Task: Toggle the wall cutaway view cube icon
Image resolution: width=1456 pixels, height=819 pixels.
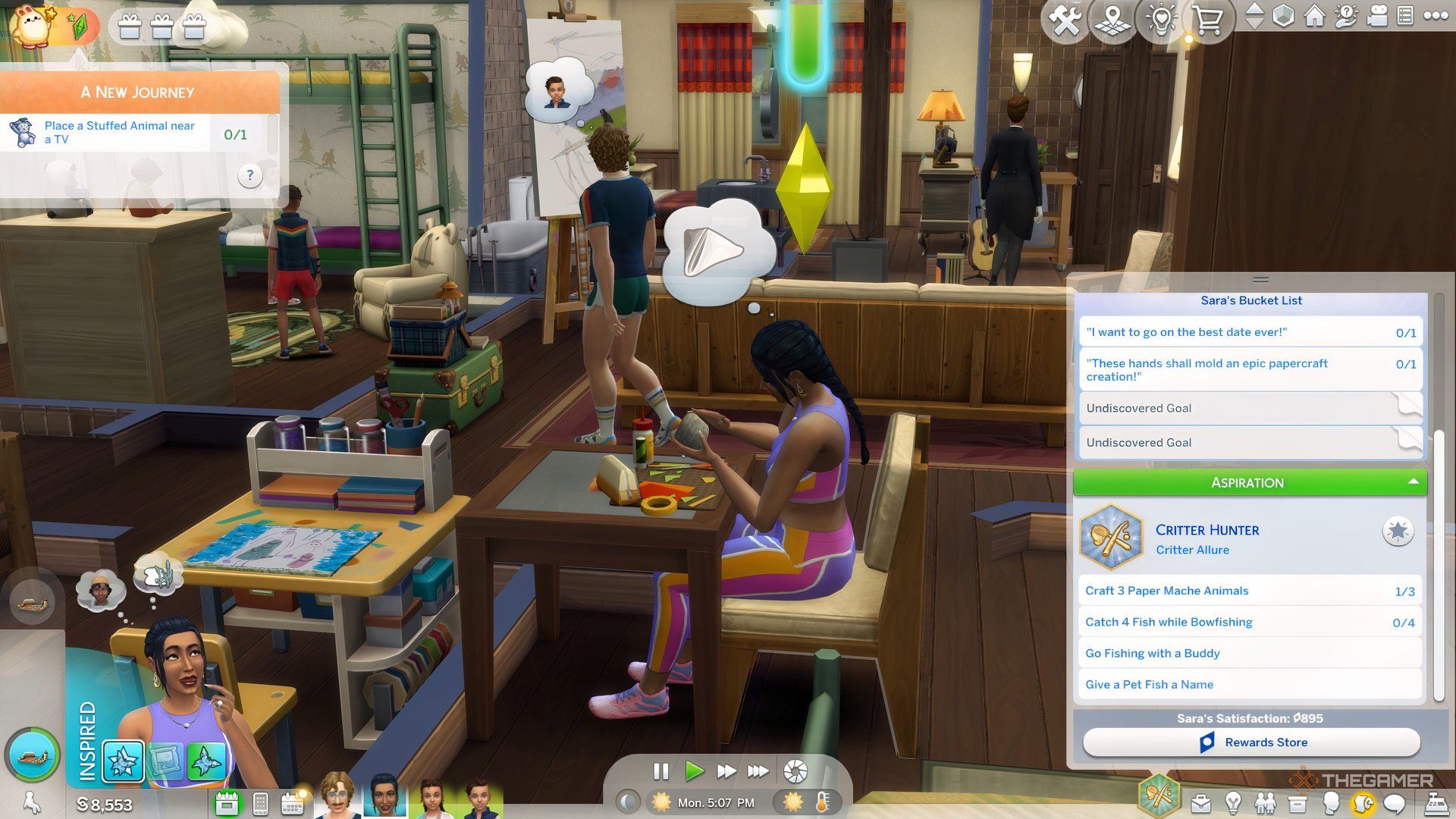Action: [x=1285, y=17]
